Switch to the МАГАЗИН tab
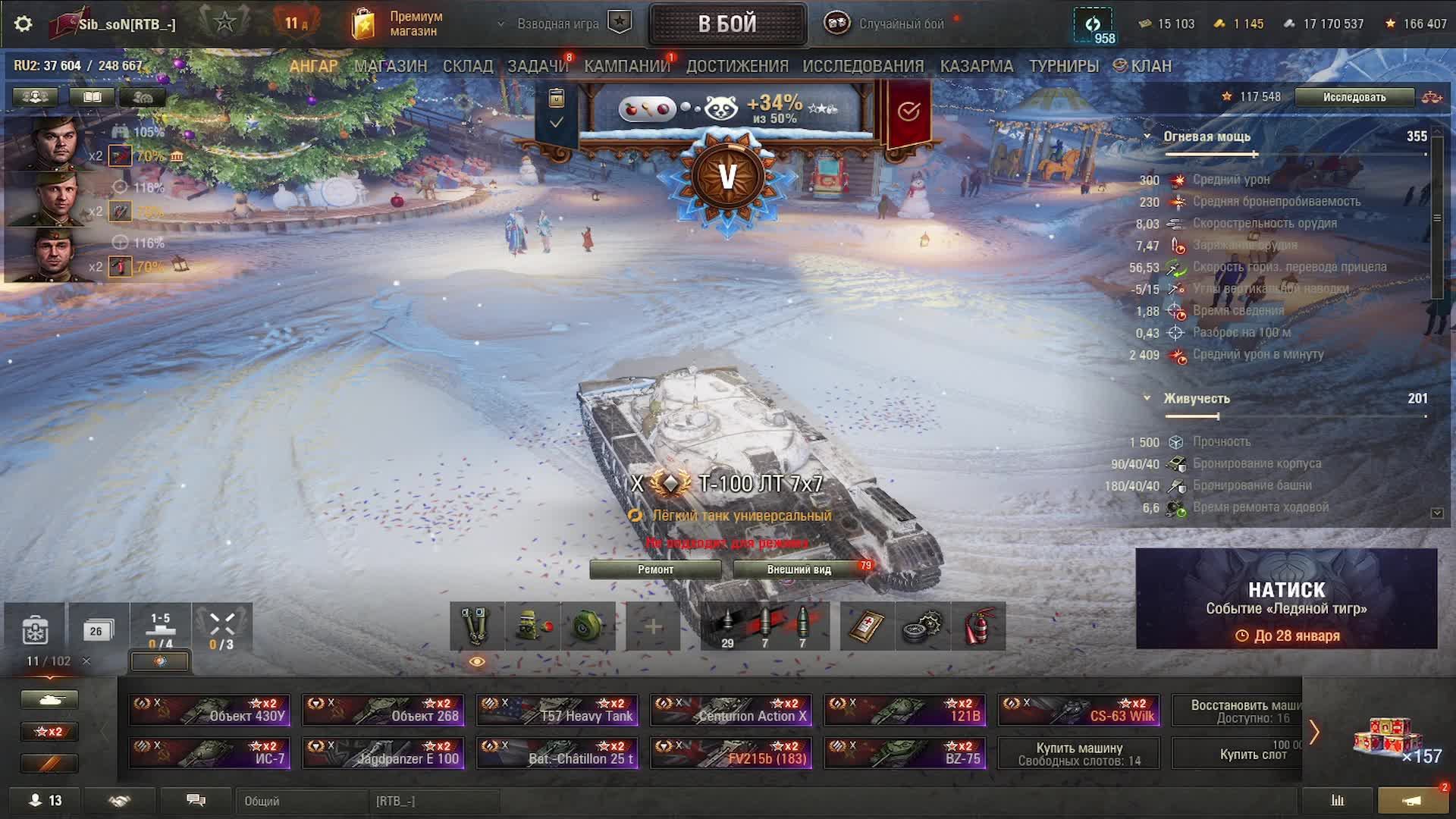 [391, 66]
